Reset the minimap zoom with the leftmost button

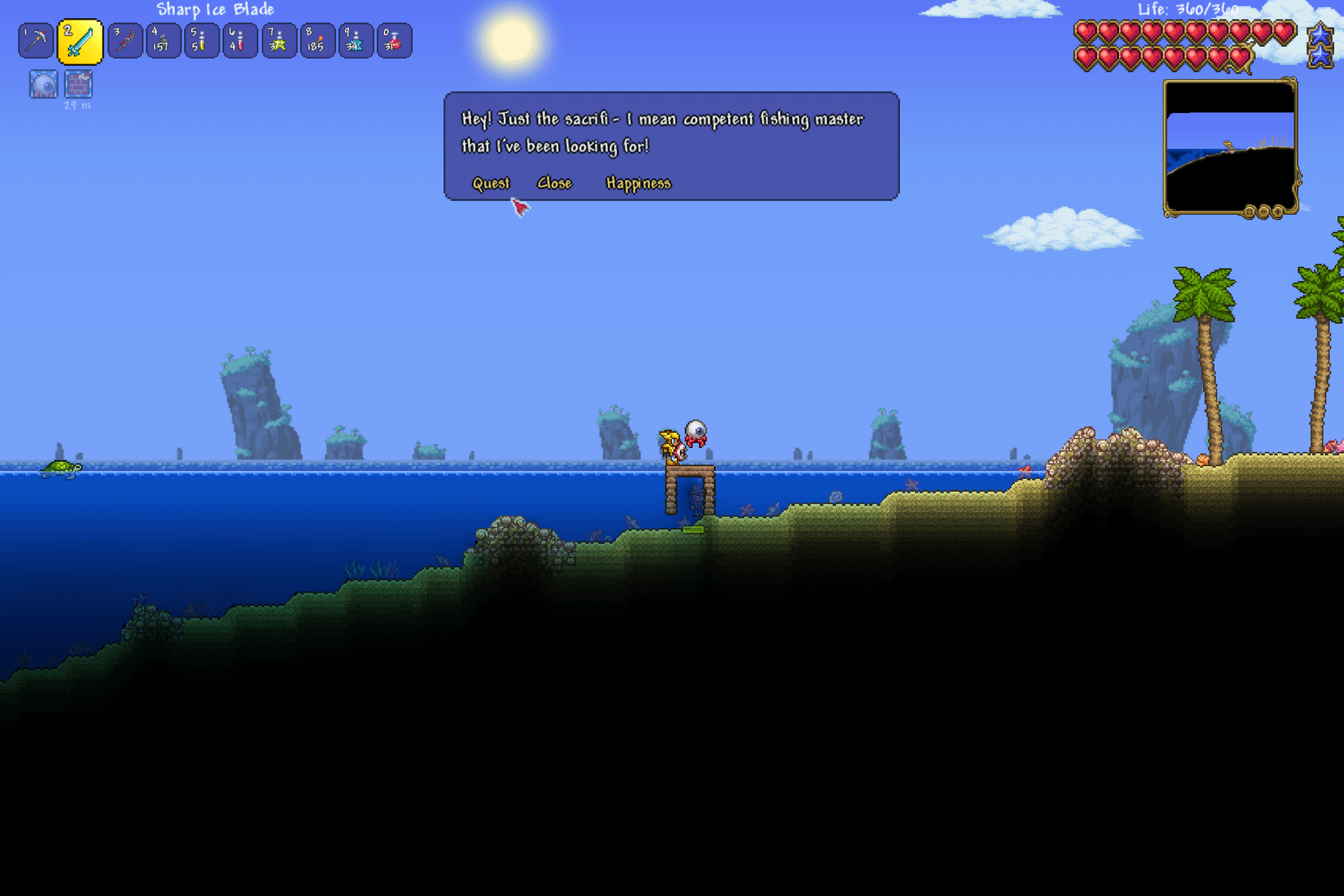pyautogui.click(x=1249, y=213)
